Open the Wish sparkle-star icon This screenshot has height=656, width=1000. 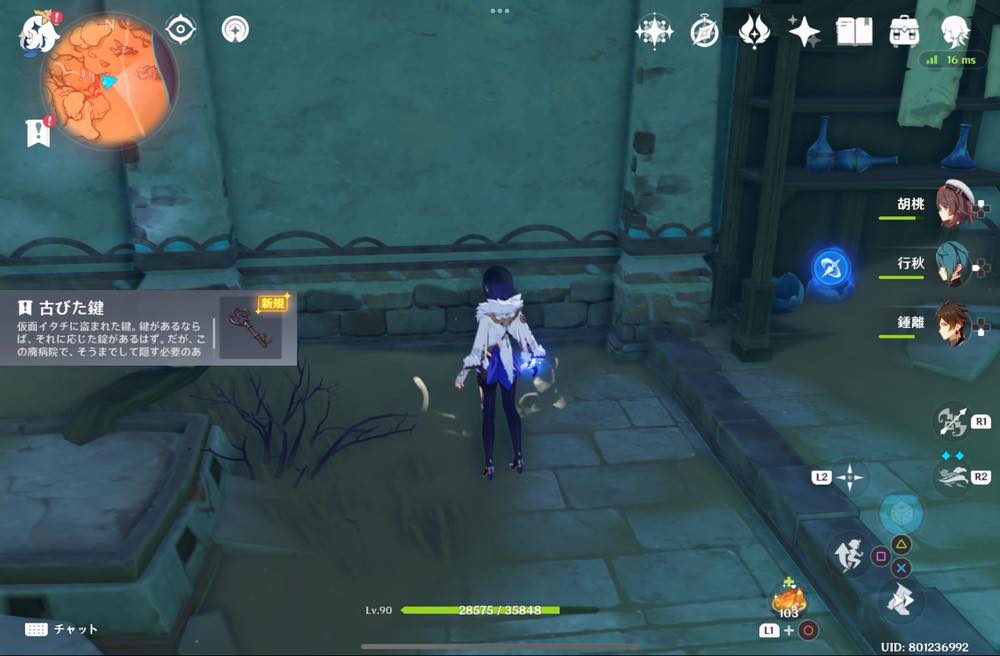pyautogui.click(x=654, y=32)
